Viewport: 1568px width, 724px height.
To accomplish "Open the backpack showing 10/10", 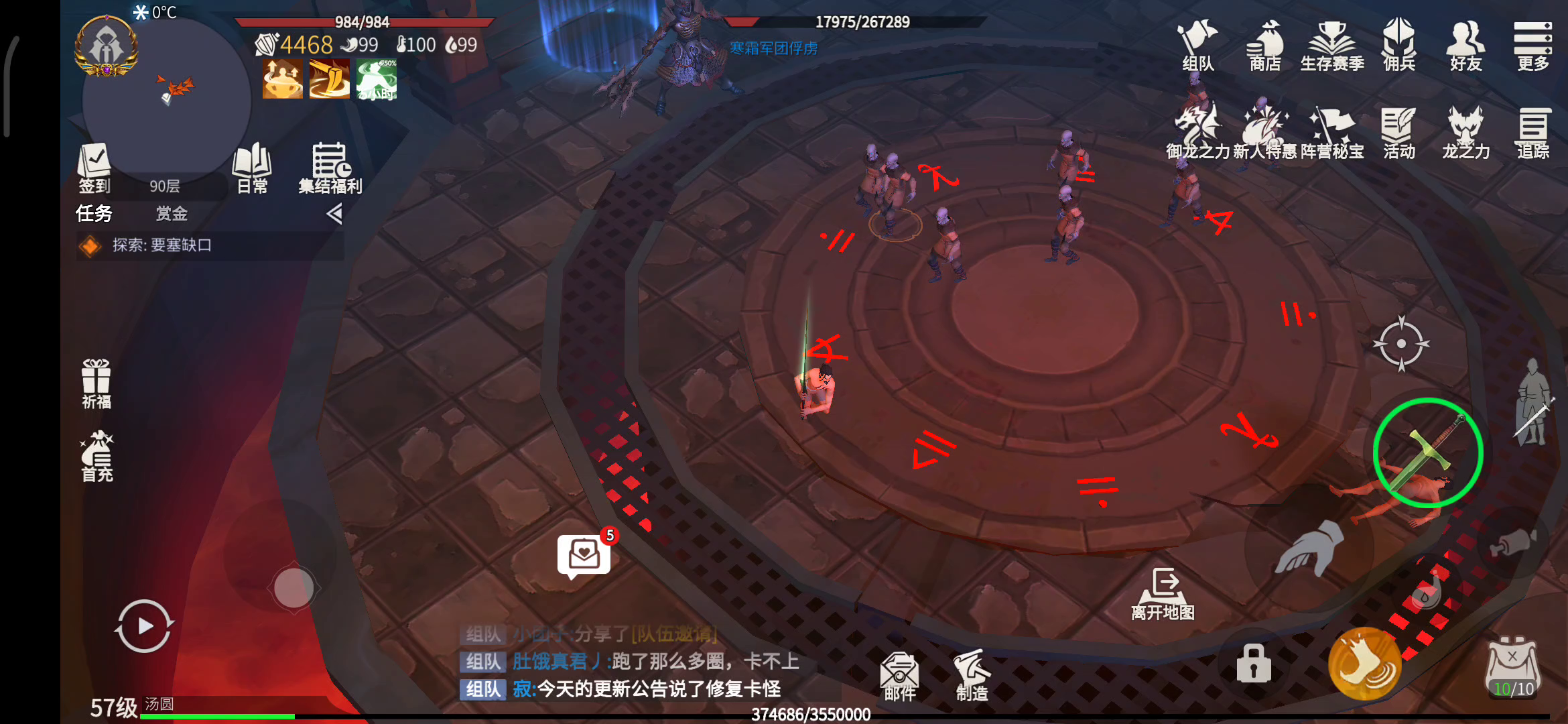I will tap(1512, 667).
